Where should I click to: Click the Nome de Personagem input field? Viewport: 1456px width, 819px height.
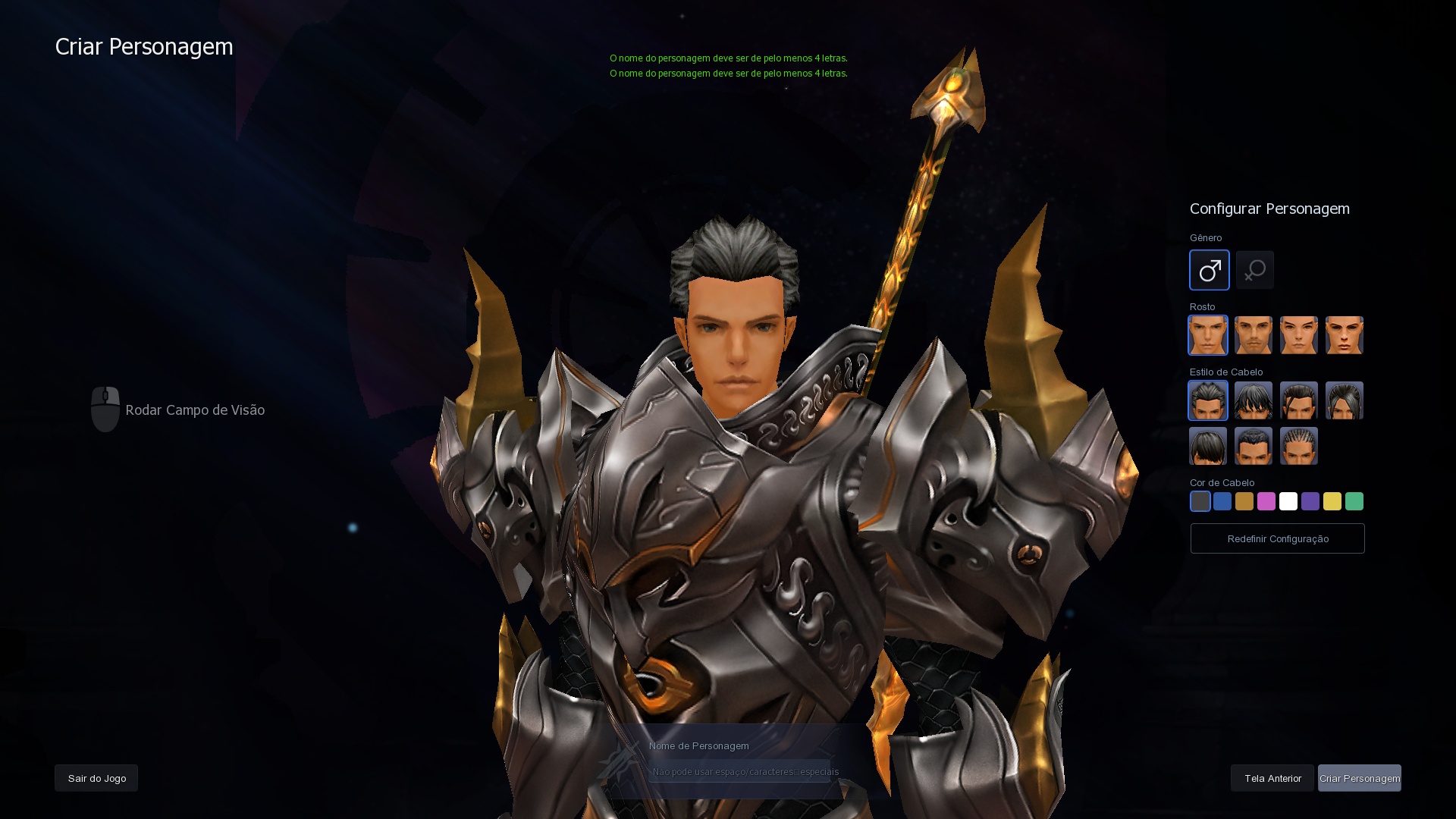tap(742, 770)
